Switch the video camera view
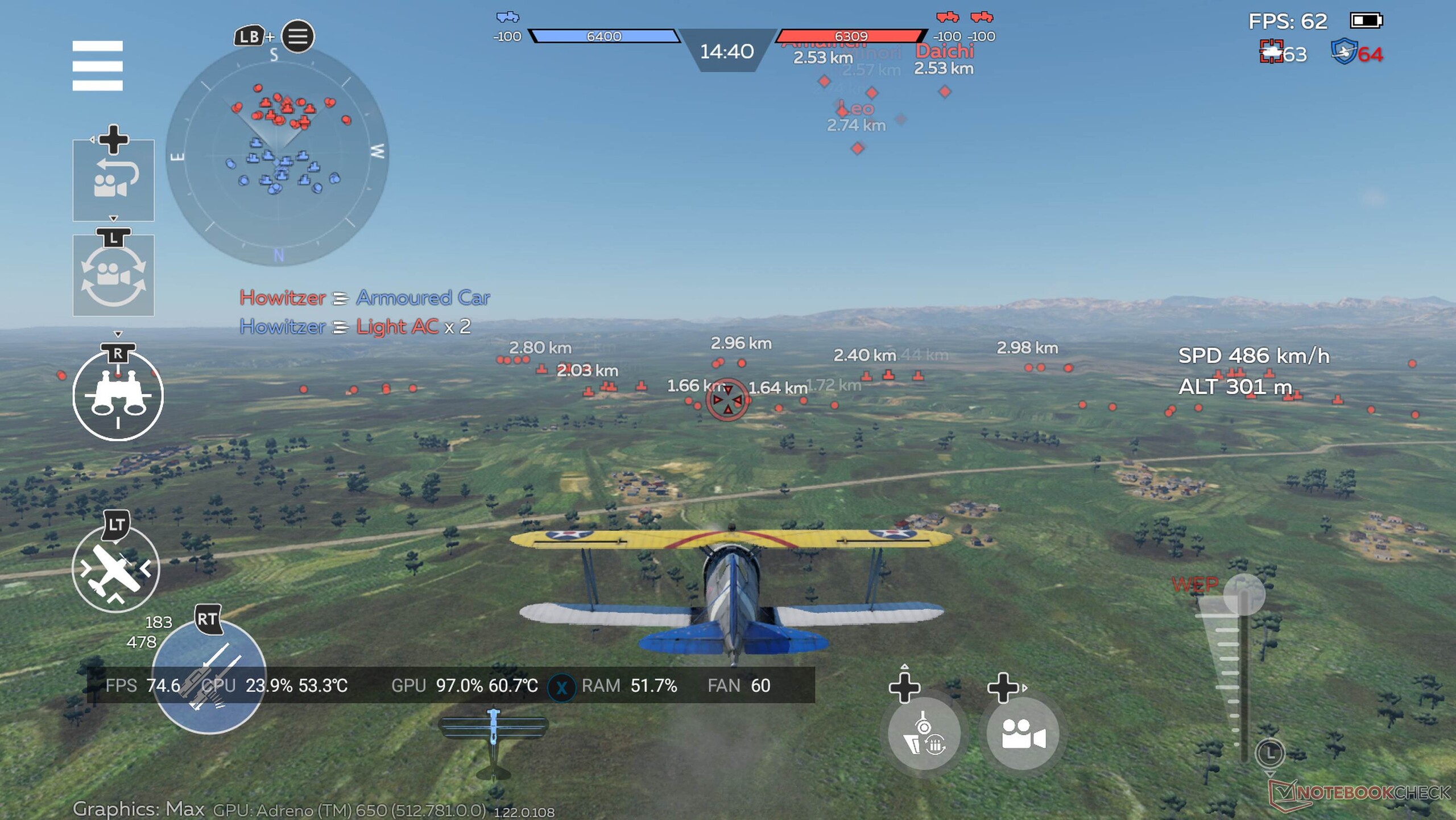The height and width of the screenshot is (820, 1456). [1022, 734]
